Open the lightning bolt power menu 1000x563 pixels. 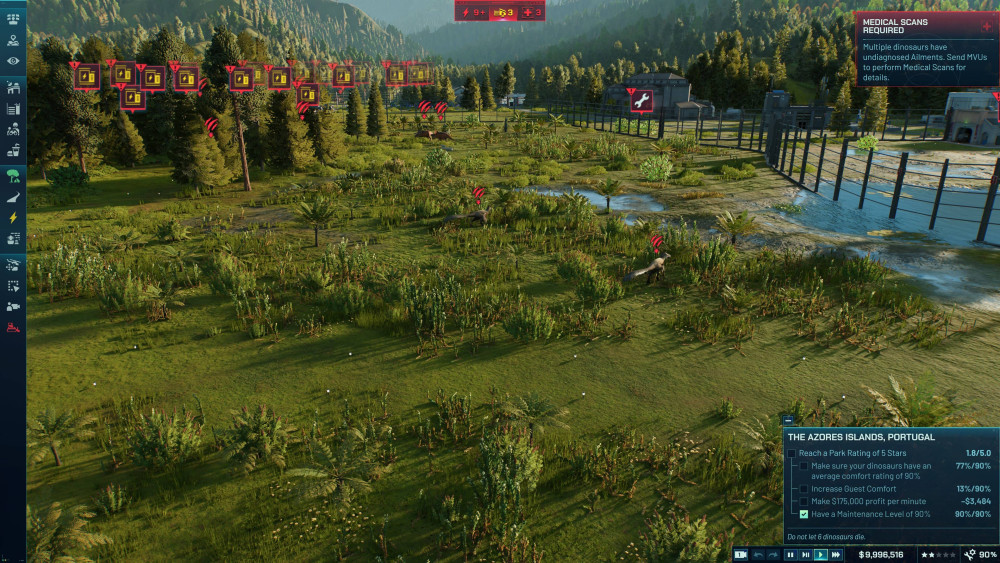(13, 217)
